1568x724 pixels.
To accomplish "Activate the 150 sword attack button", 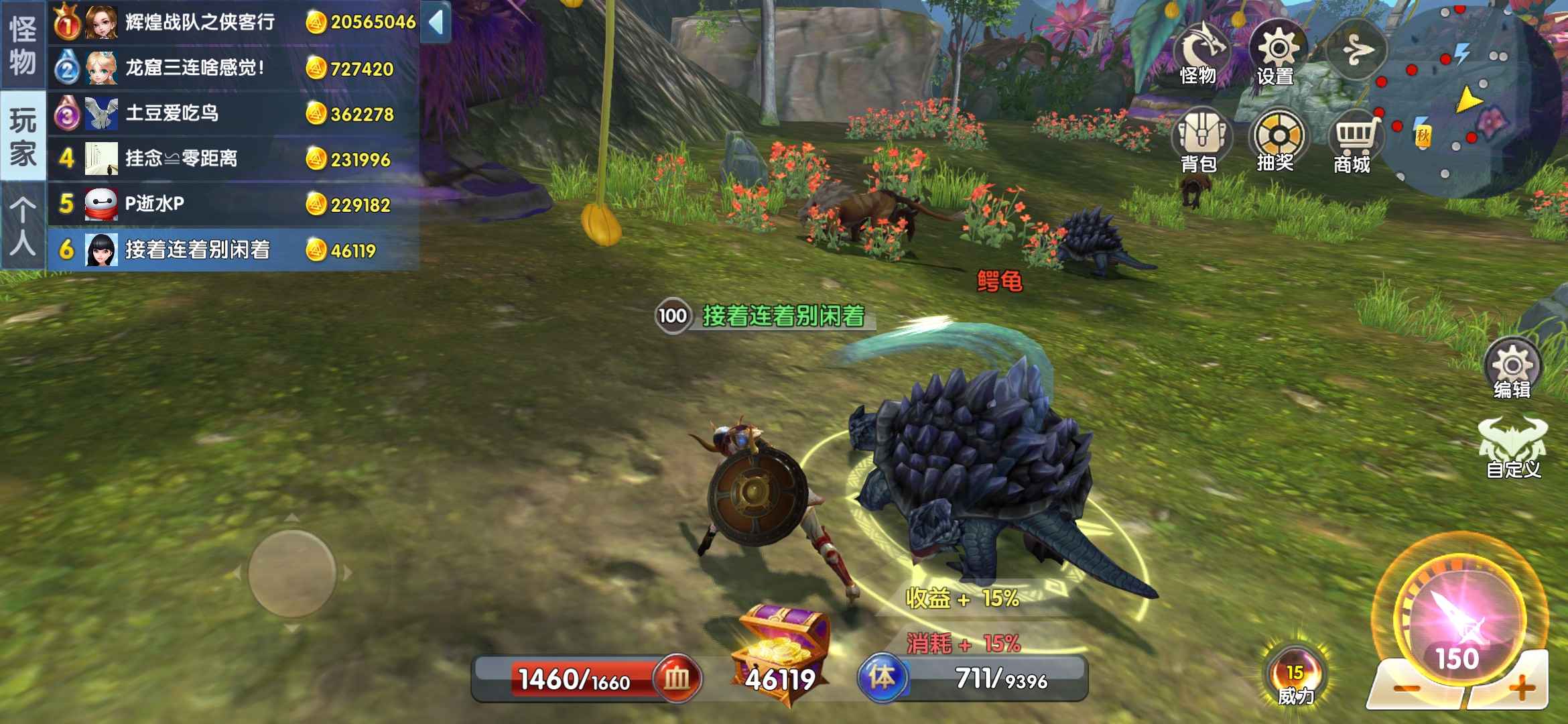I will pos(1459,617).
